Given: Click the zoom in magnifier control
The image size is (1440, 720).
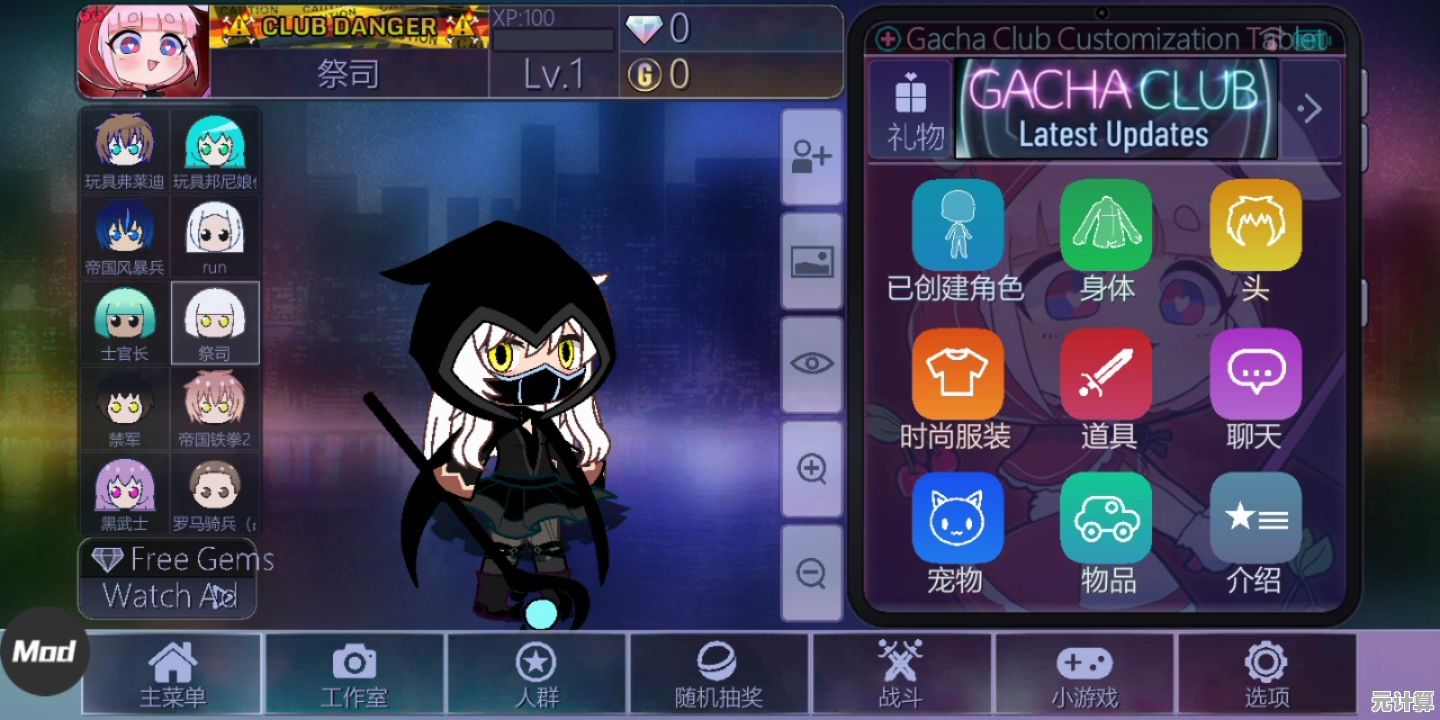Looking at the screenshot, I should [811, 468].
